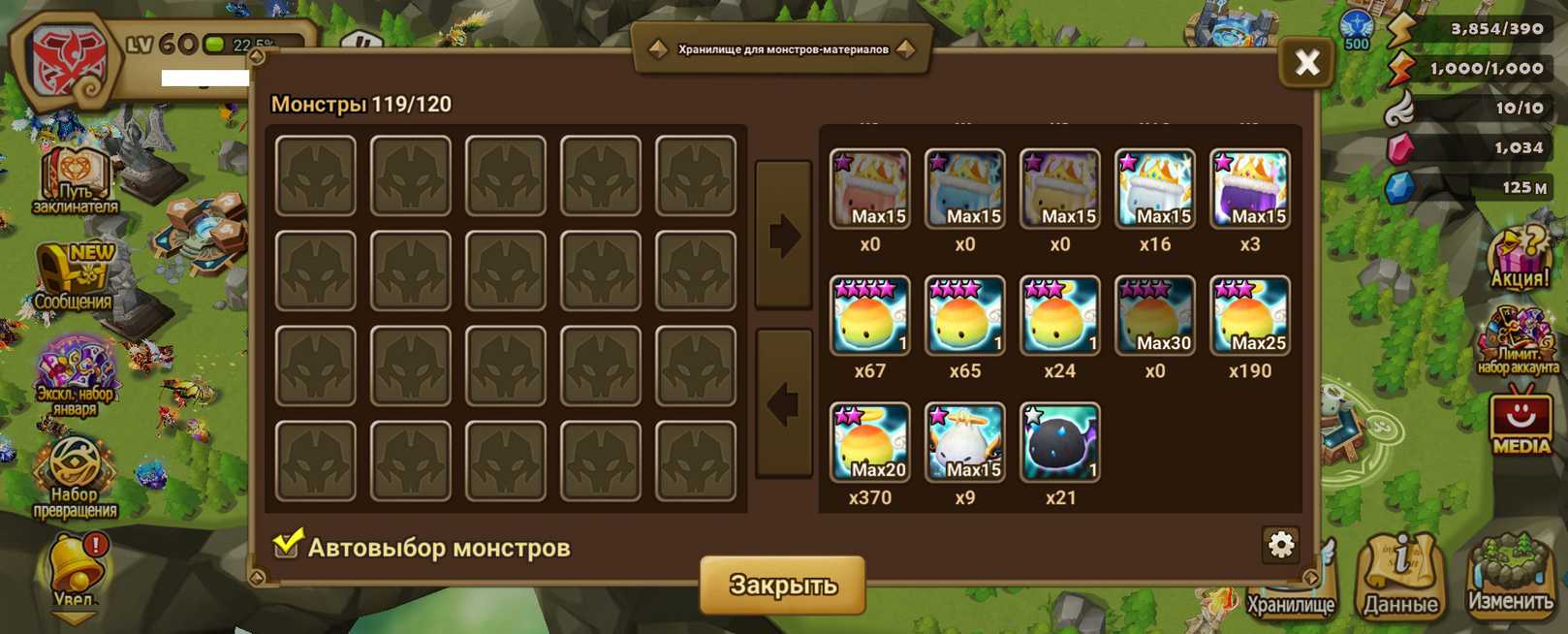1568x634 pixels.
Task: Open the Набор превращения pack
Action: (75, 477)
